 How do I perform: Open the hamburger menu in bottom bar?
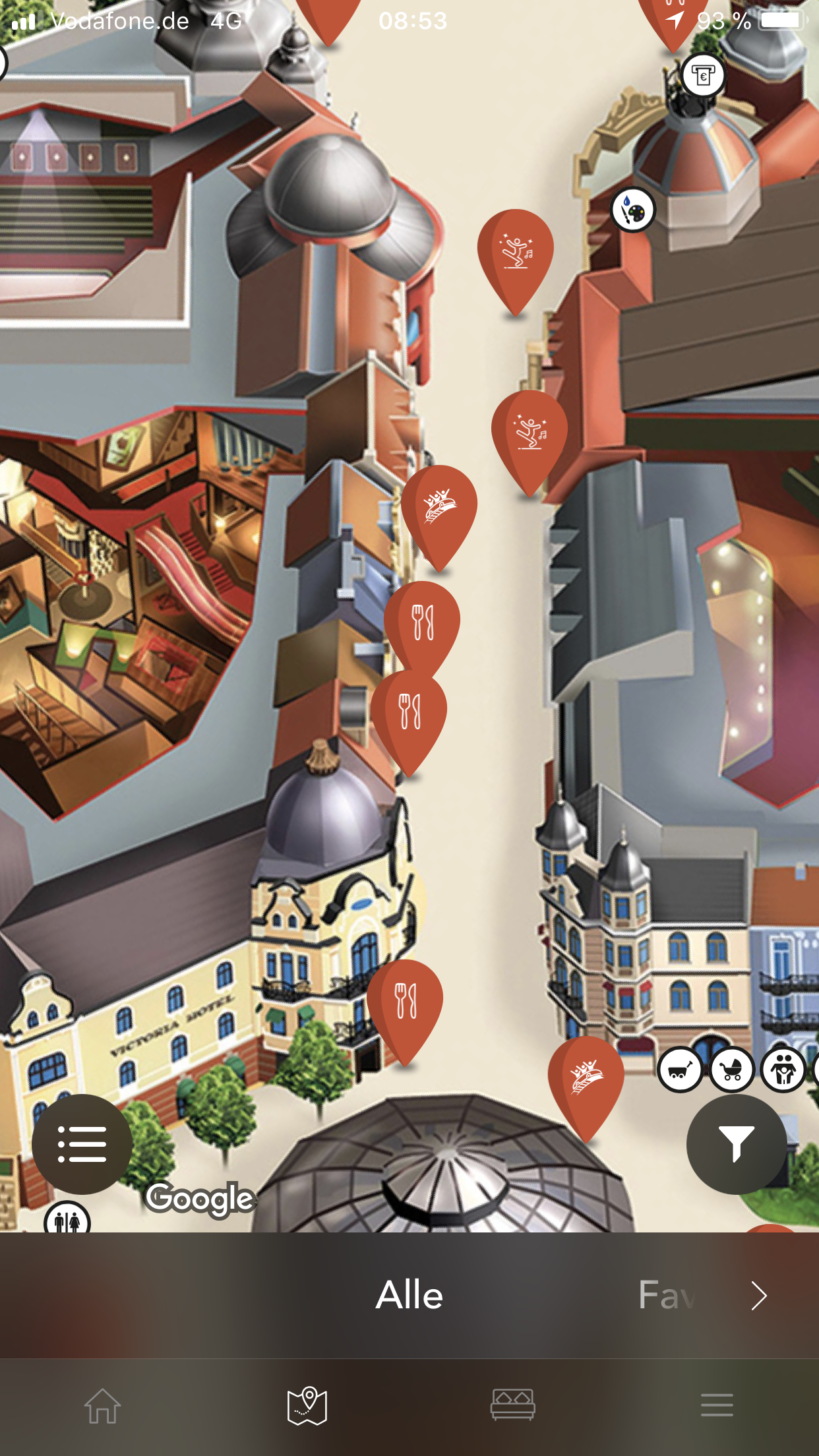tap(717, 1405)
